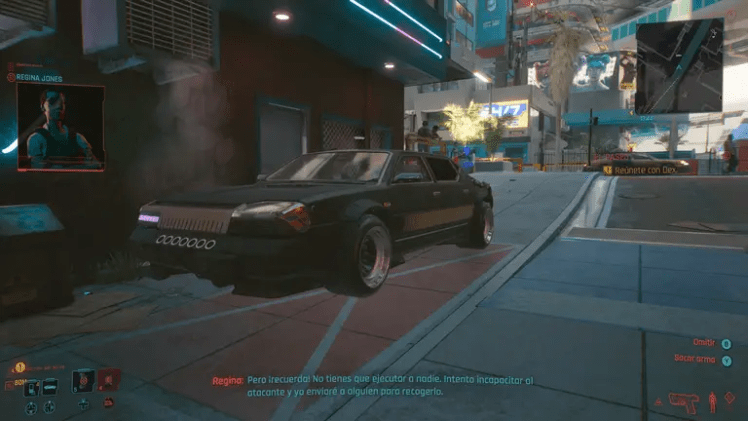Click the yellow exclamation alert icon
Image resolution: width=748 pixels, height=421 pixels.
[19, 367]
